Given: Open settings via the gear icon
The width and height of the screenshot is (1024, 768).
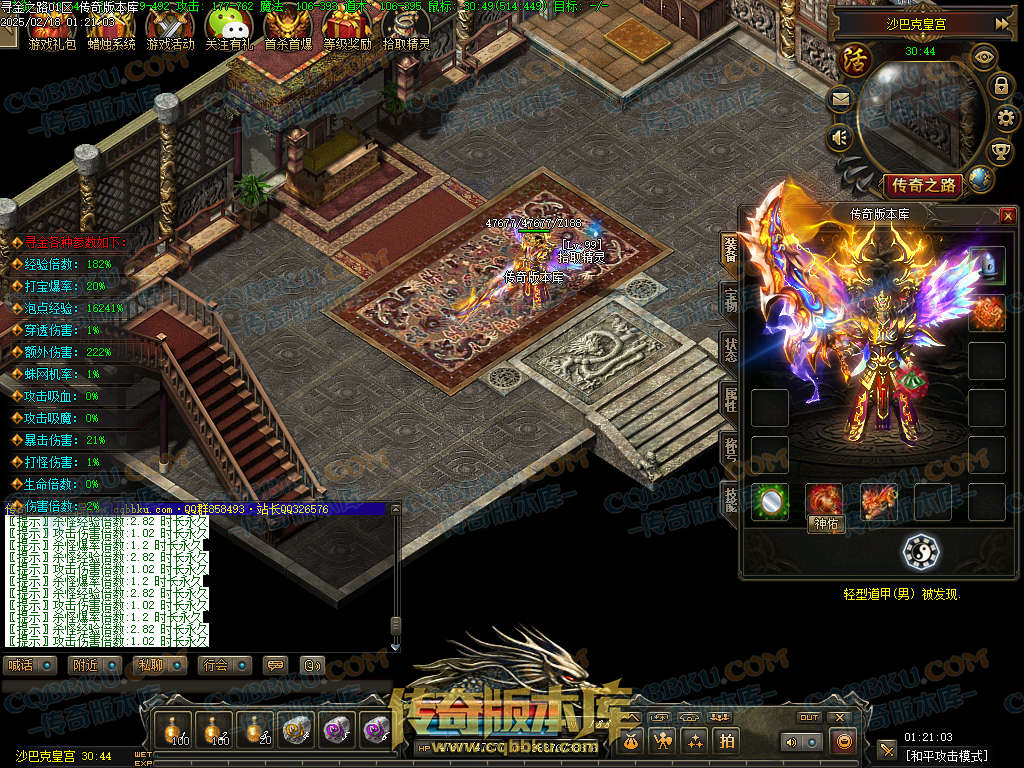Looking at the screenshot, I should coord(1007,118).
